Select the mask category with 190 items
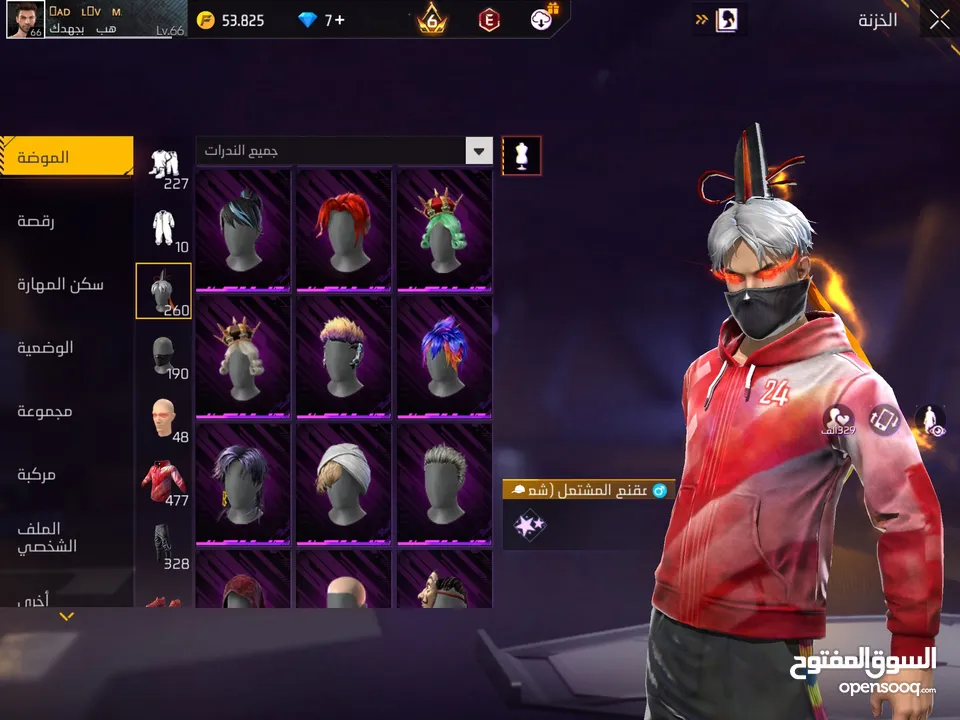The width and height of the screenshot is (960, 720). [x=164, y=357]
